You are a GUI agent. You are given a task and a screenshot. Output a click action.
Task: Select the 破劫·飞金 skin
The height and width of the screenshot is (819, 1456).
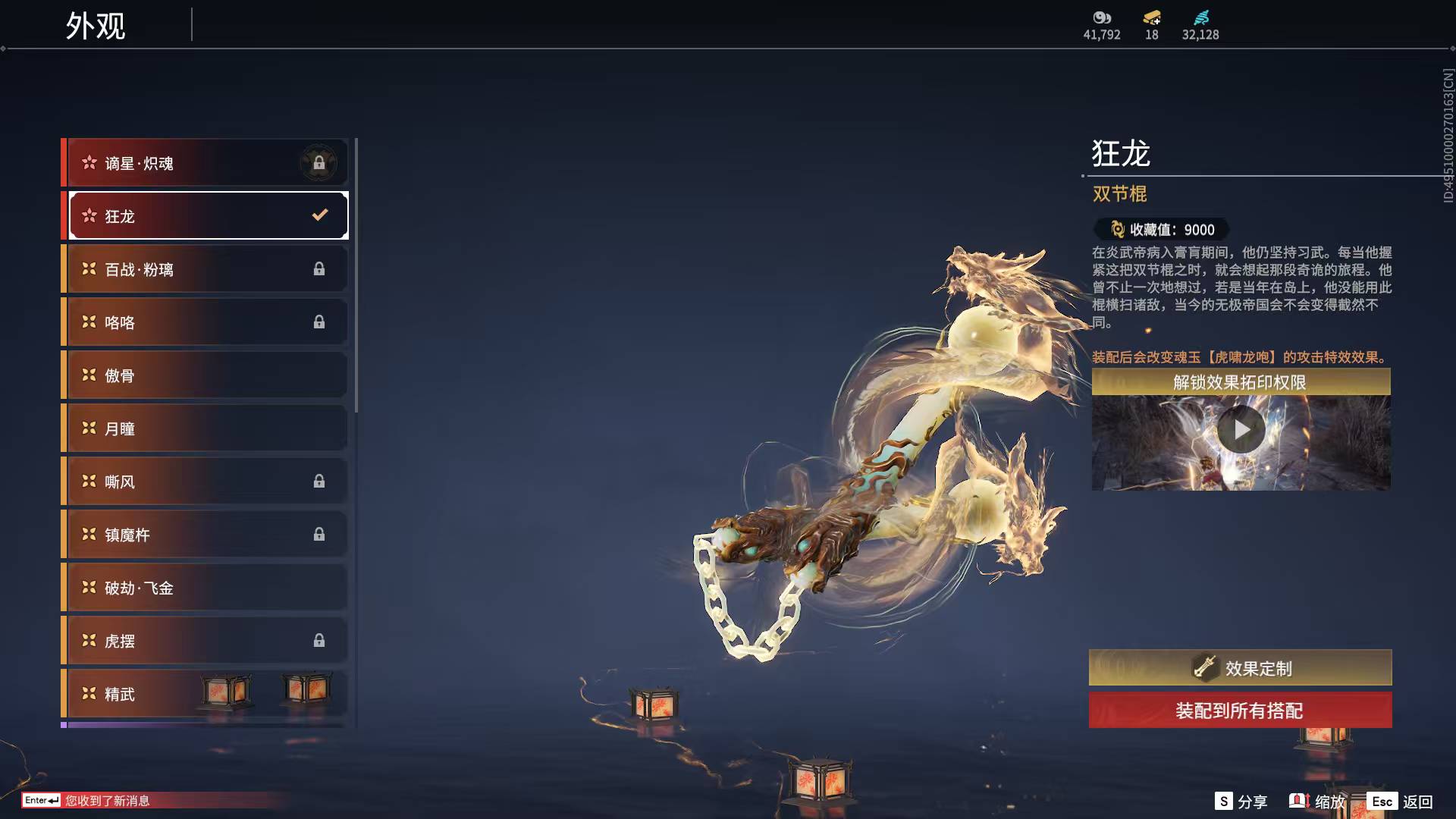tap(206, 588)
